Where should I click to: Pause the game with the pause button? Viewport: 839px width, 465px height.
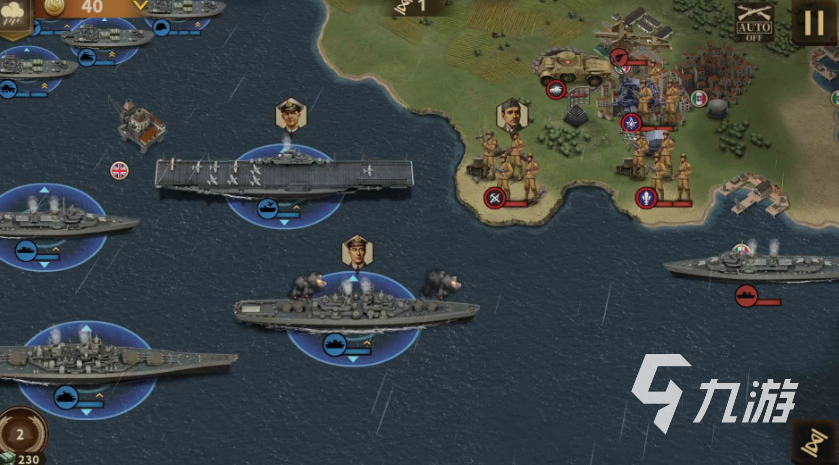click(x=811, y=21)
